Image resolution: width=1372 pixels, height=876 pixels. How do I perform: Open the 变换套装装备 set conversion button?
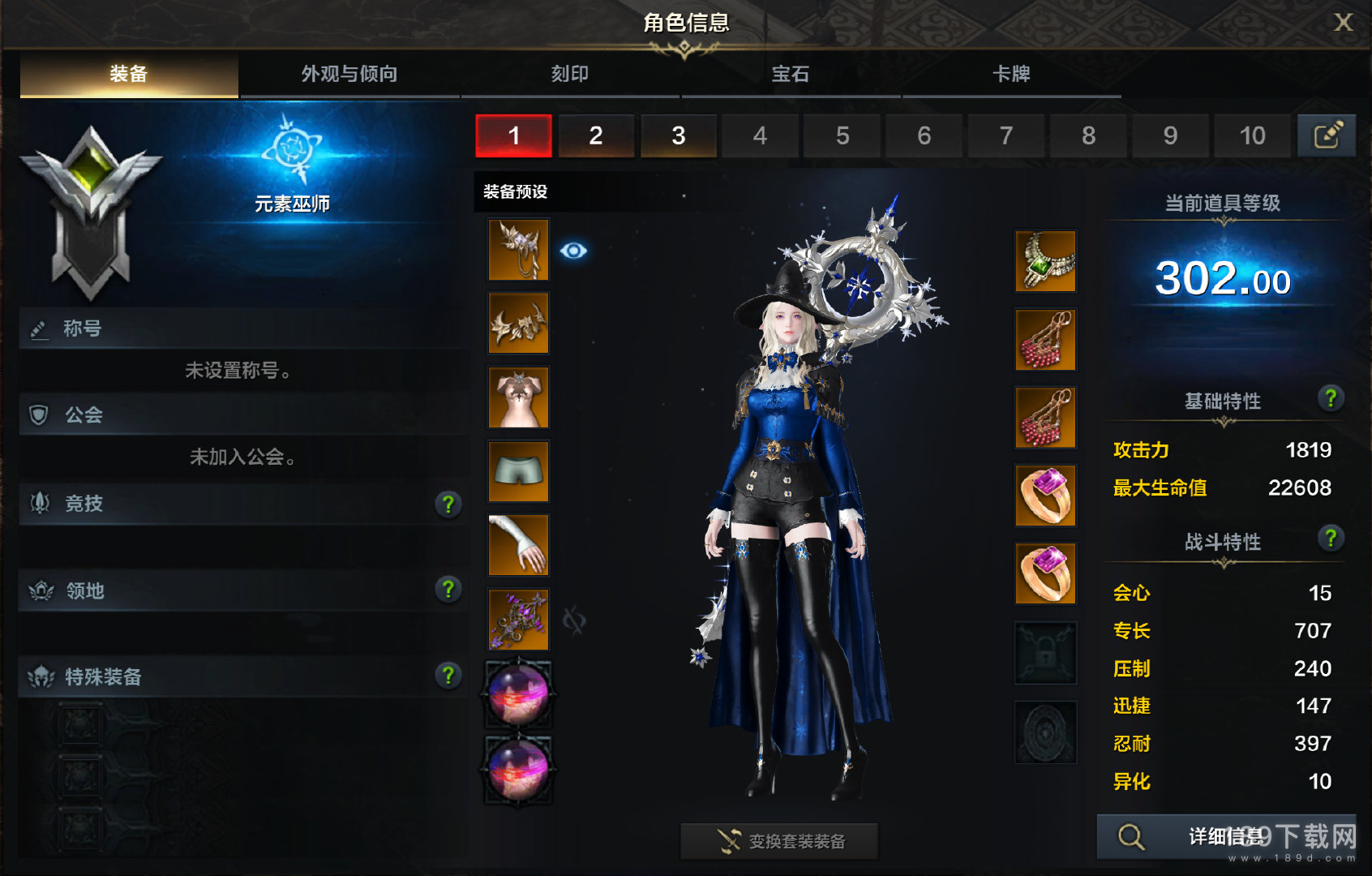pyautogui.click(x=779, y=841)
